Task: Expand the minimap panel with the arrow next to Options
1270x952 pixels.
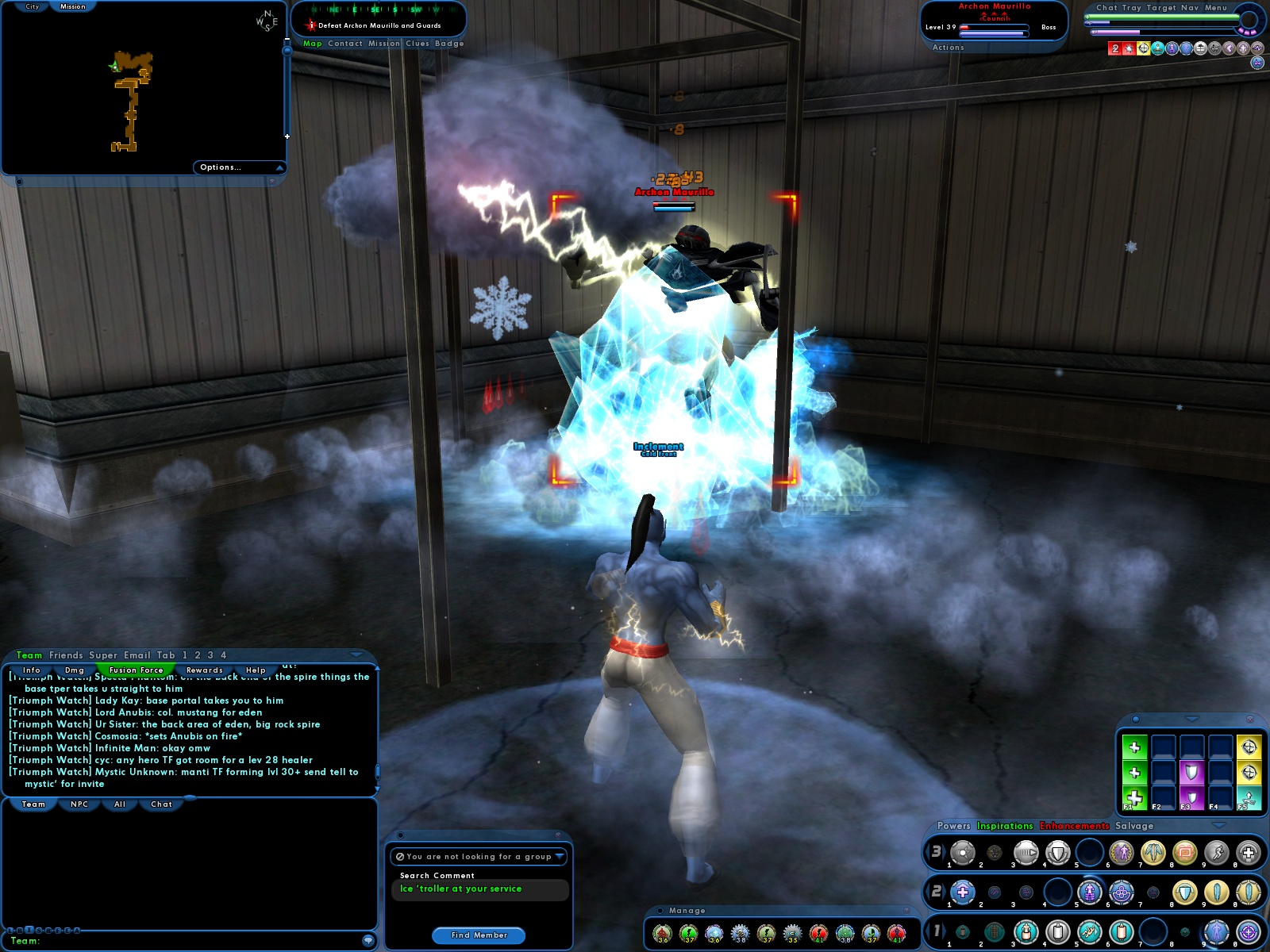Action: coord(279,167)
